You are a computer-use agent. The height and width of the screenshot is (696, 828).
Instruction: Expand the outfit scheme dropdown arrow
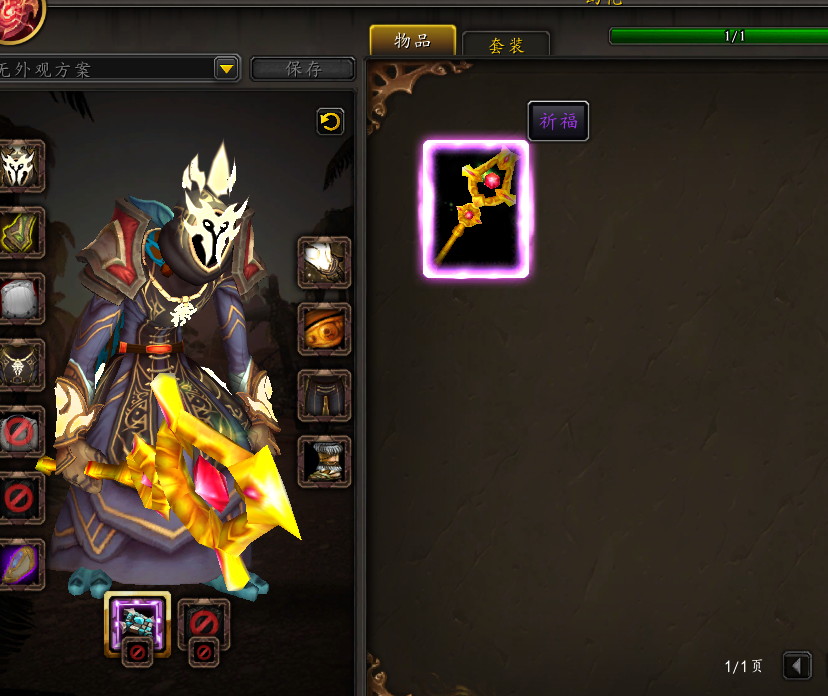[226, 69]
